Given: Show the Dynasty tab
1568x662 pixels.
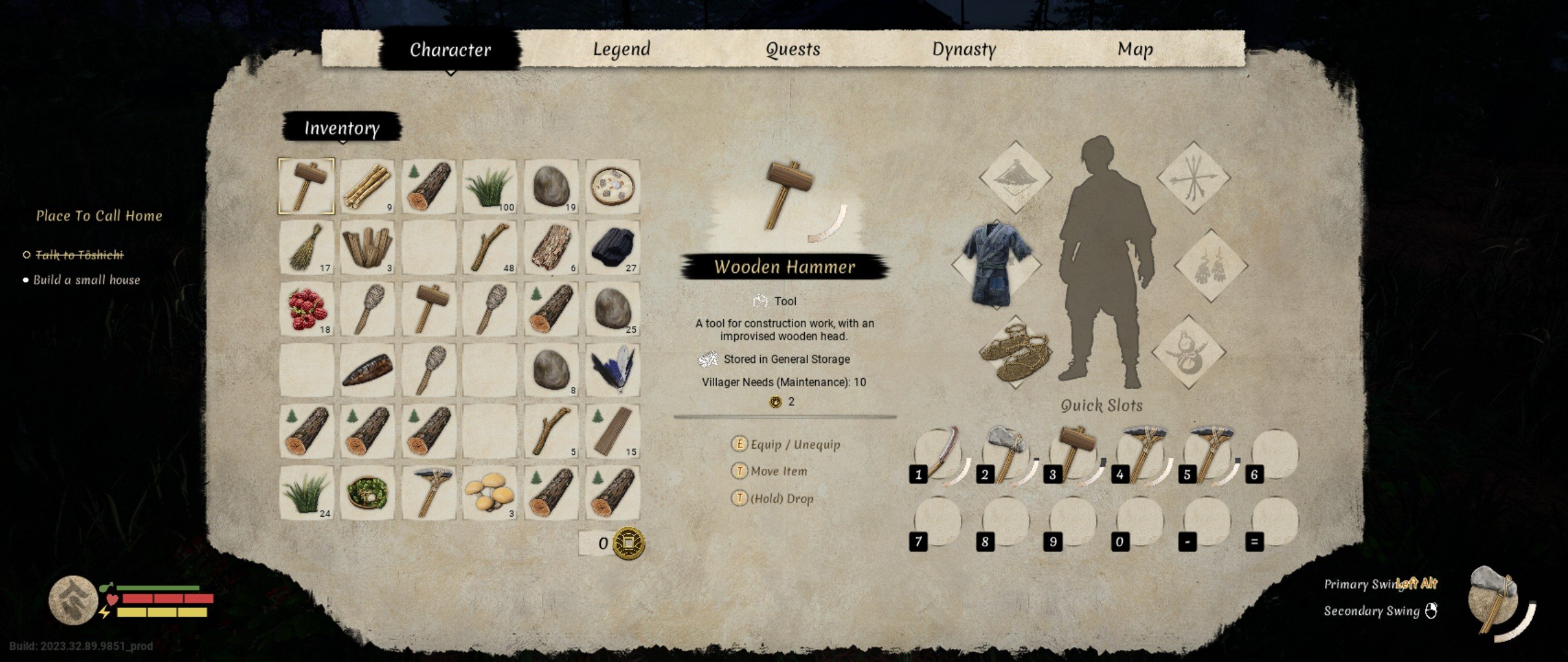Looking at the screenshot, I should (x=963, y=49).
